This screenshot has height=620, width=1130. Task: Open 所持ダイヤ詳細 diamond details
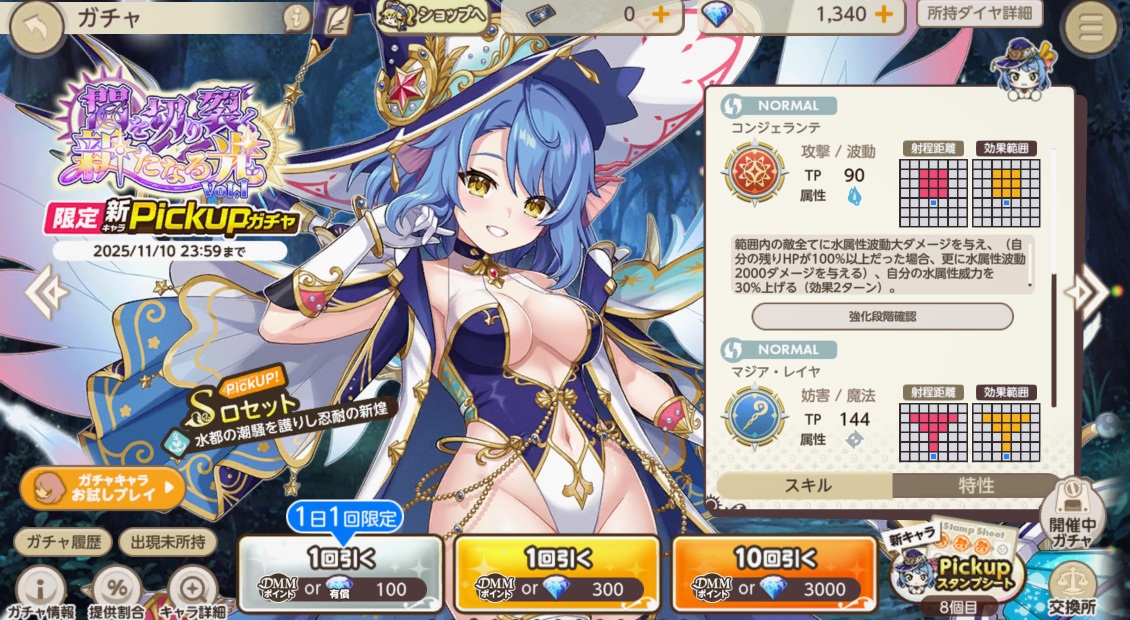(979, 14)
